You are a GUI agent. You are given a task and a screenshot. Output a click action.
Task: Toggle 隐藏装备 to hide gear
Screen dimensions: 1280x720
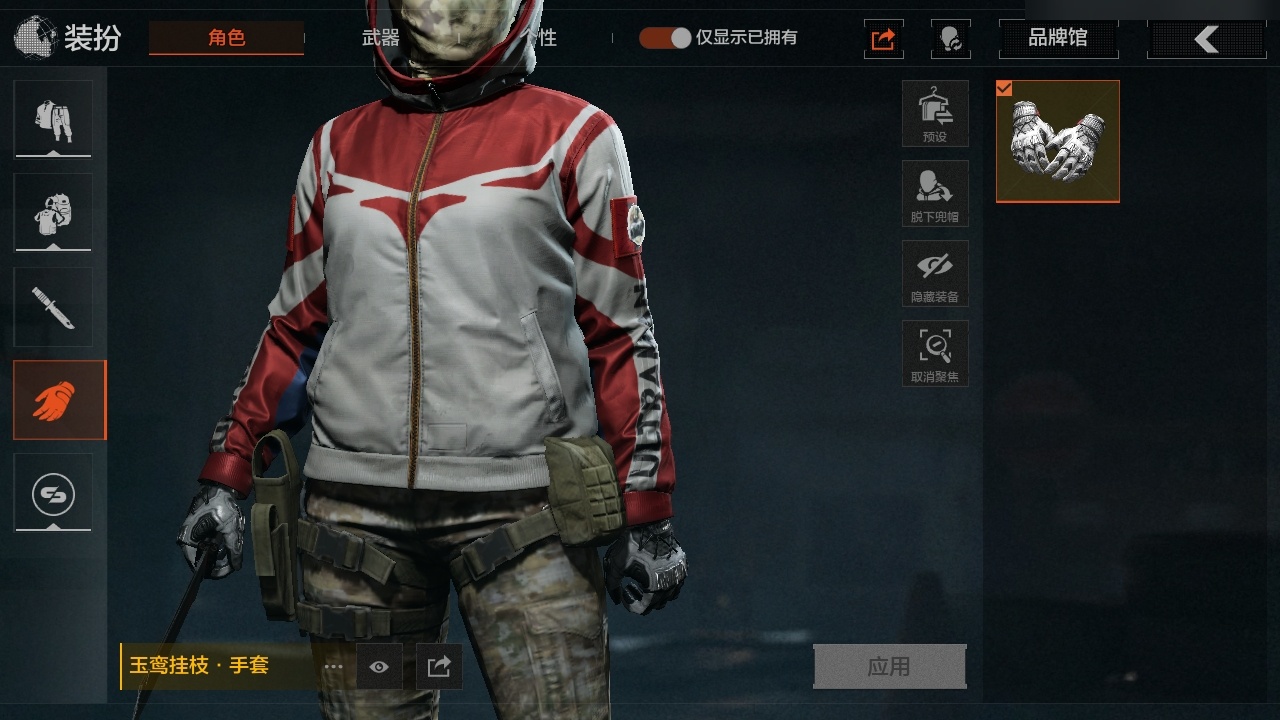point(935,274)
